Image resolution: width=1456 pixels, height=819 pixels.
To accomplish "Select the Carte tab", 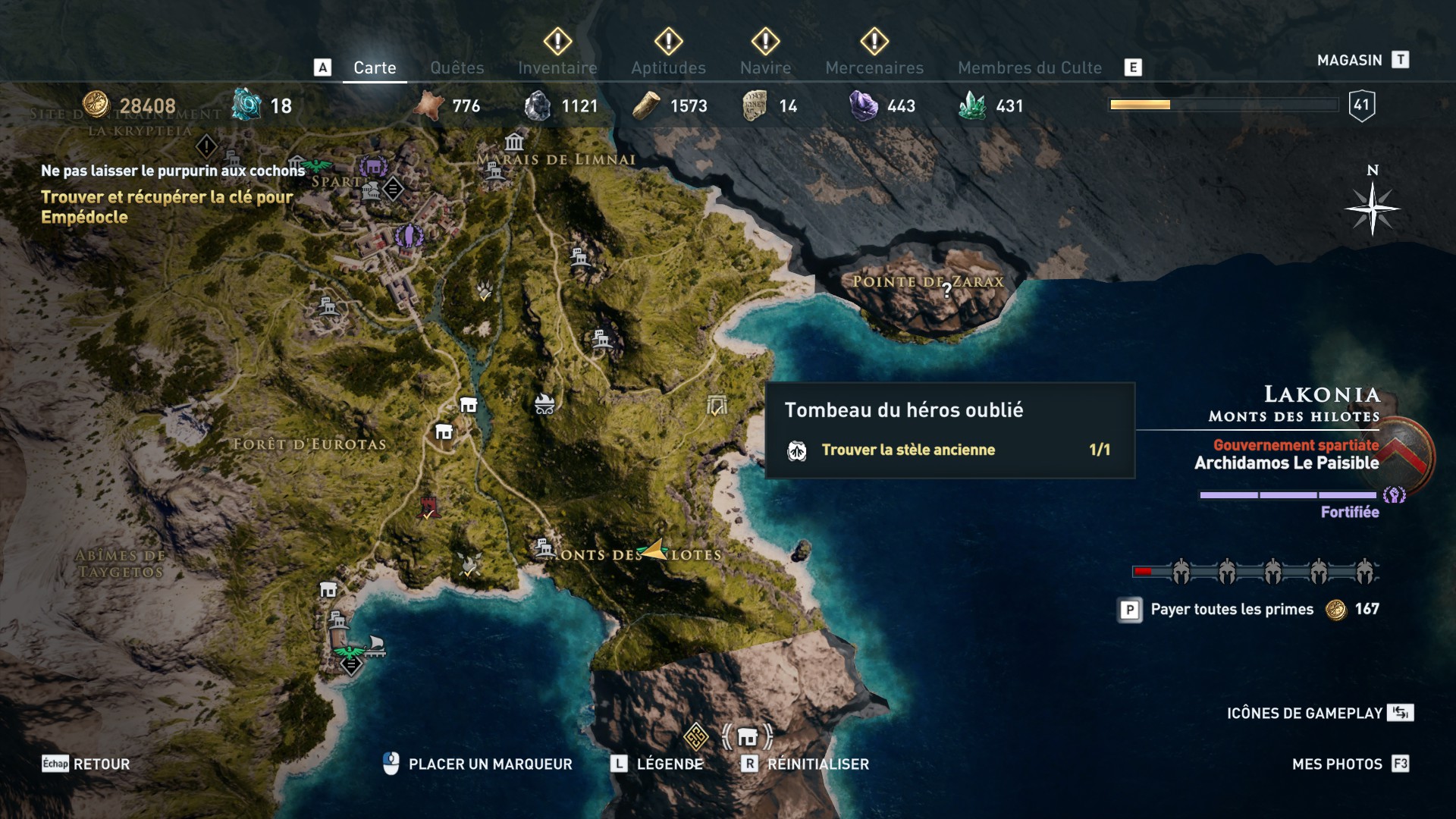I will (375, 68).
